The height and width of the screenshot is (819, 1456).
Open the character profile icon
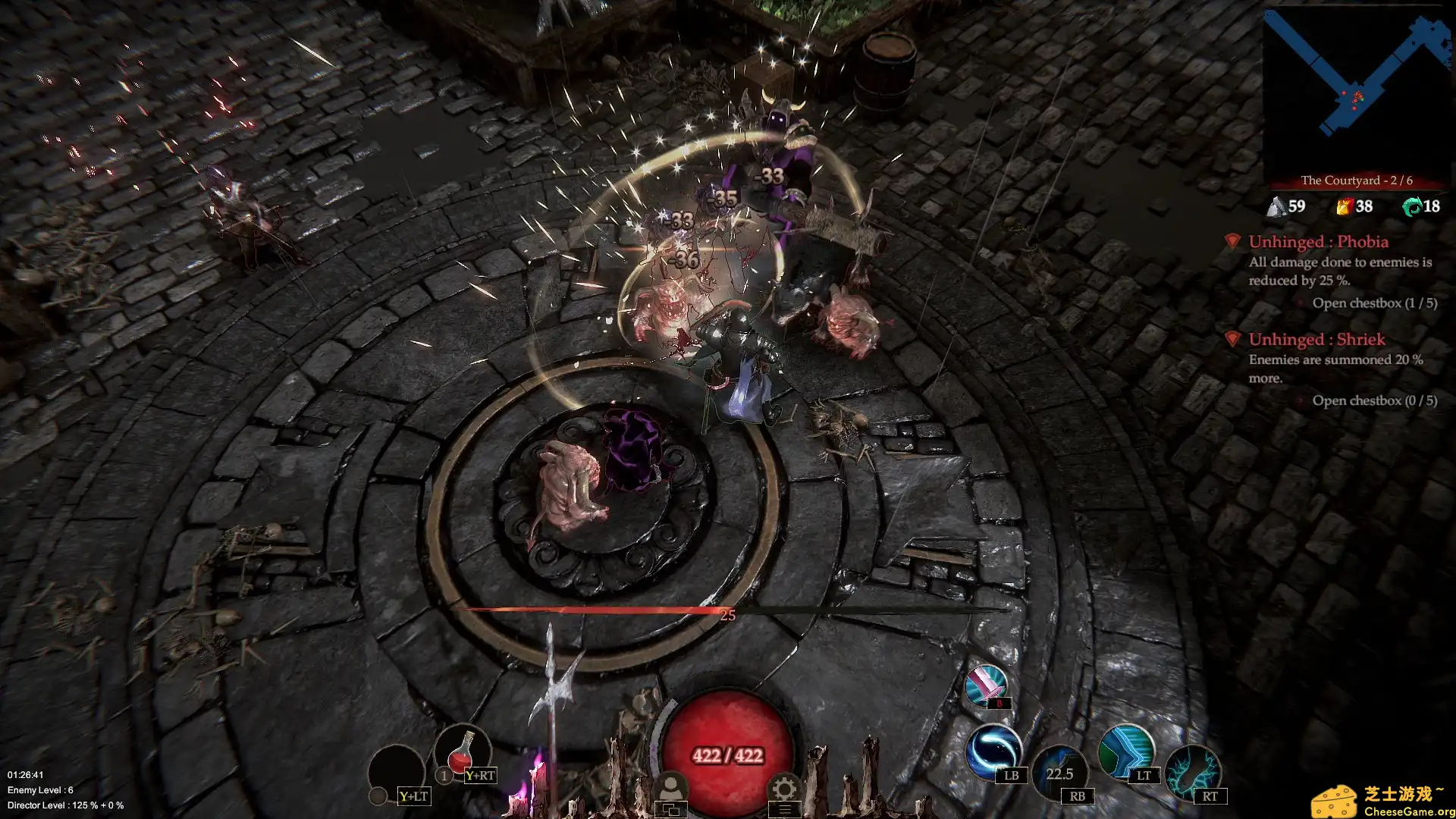point(670,789)
